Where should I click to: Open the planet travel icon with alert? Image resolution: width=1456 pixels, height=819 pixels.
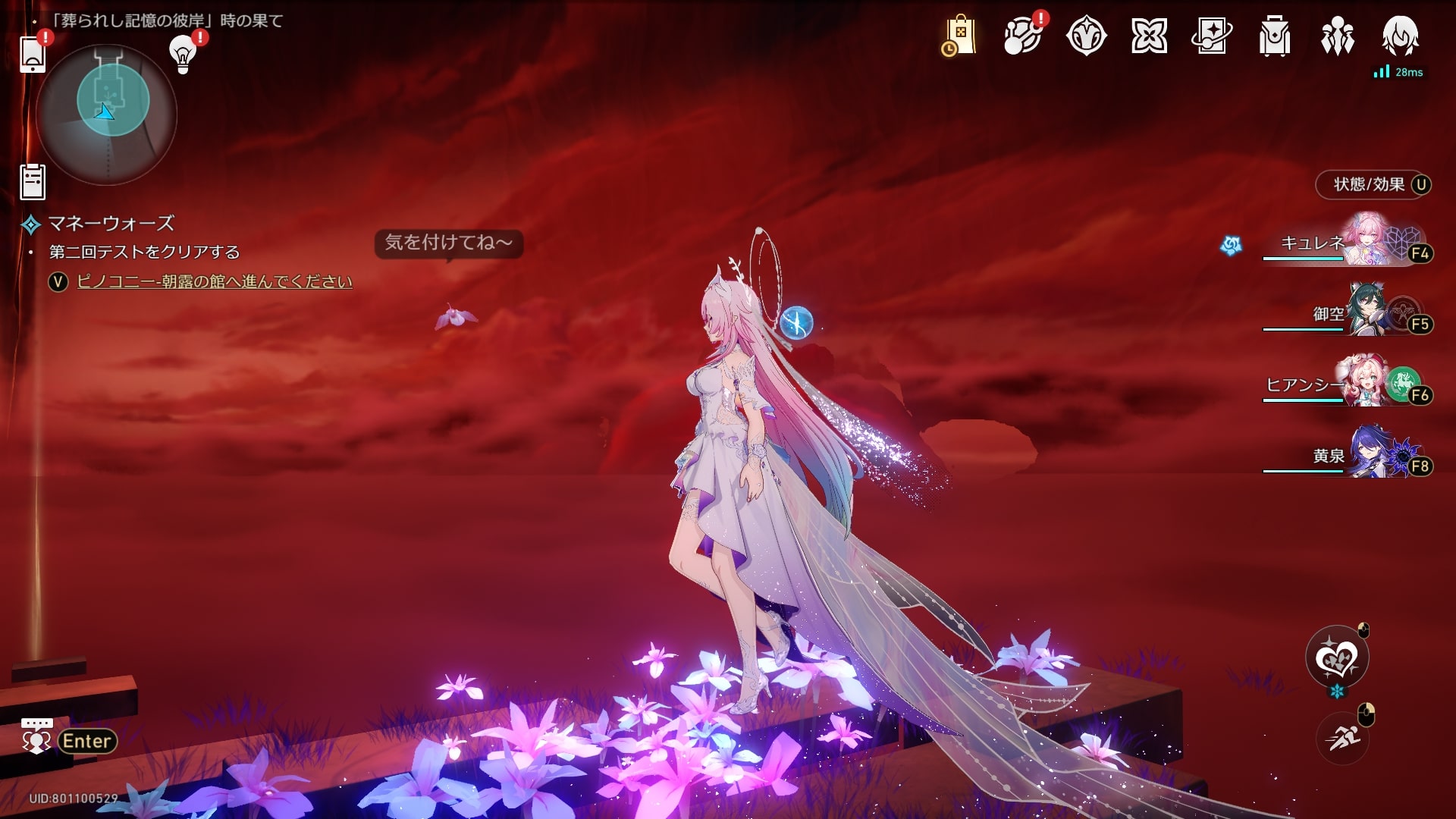[1021, 36]
